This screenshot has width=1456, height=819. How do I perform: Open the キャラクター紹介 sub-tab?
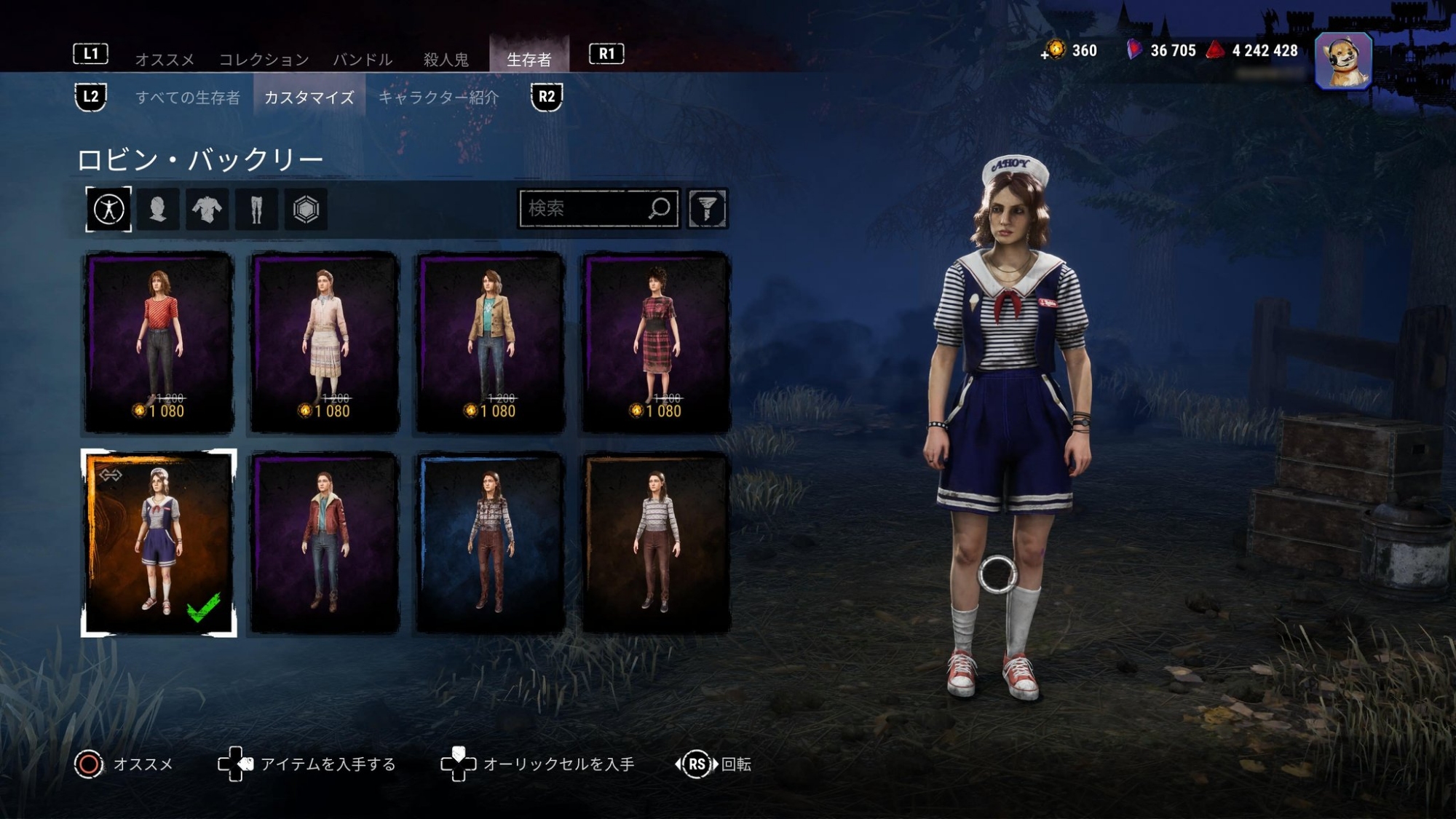[438, 98]
